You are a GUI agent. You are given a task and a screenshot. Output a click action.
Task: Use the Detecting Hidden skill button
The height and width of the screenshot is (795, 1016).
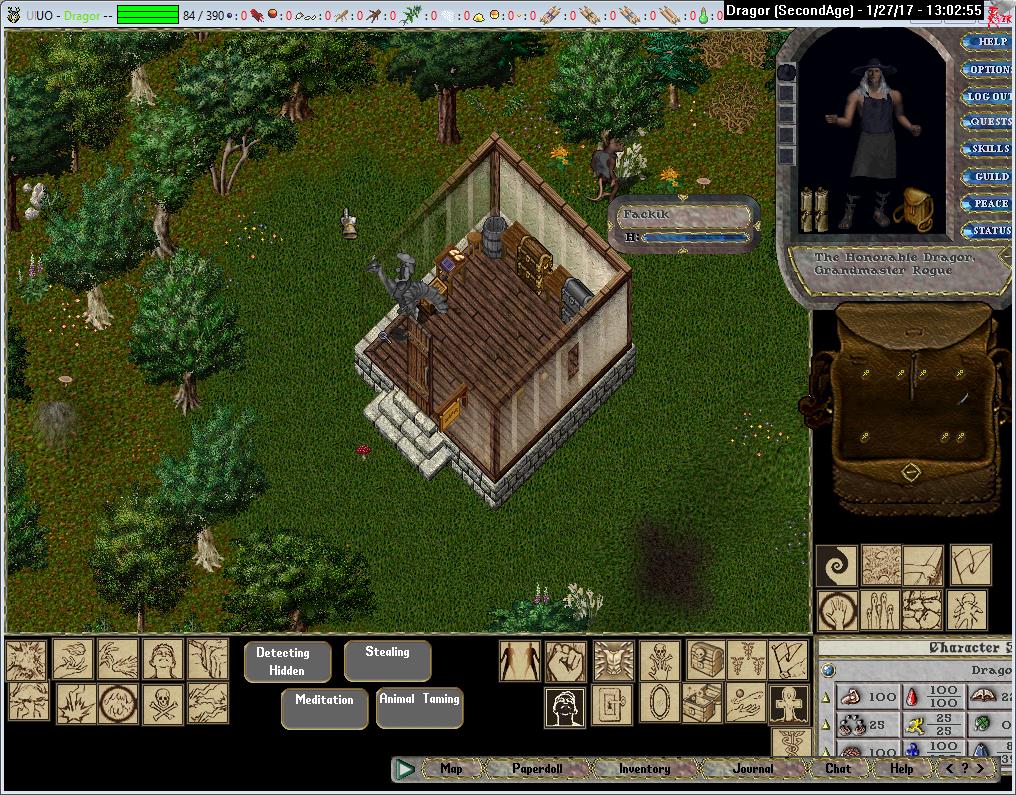coord(286,661)
